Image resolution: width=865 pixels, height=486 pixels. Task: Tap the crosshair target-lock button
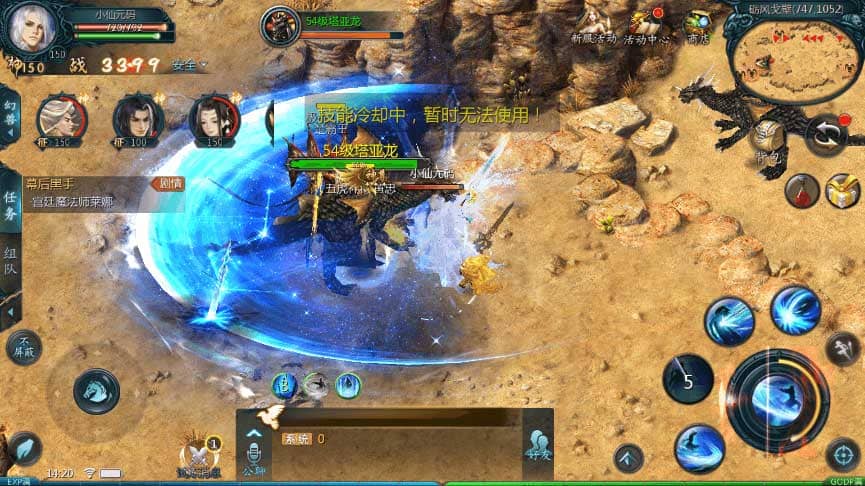[842, 456]
